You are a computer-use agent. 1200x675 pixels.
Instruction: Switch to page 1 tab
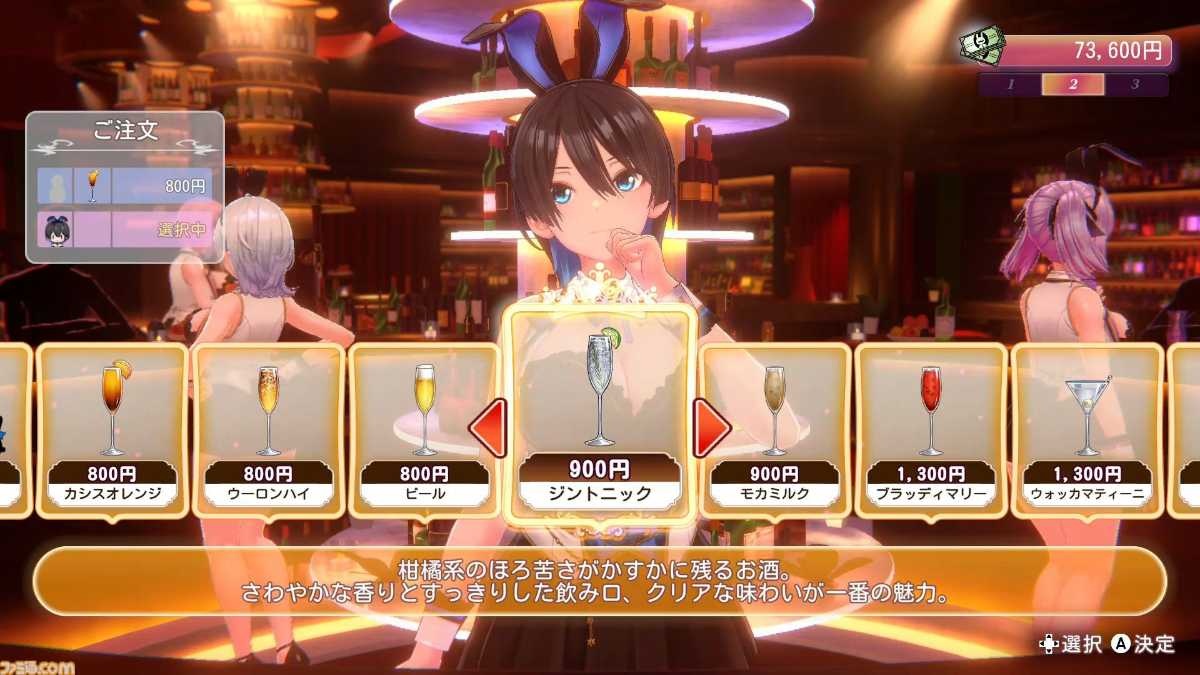[1010, 85]
